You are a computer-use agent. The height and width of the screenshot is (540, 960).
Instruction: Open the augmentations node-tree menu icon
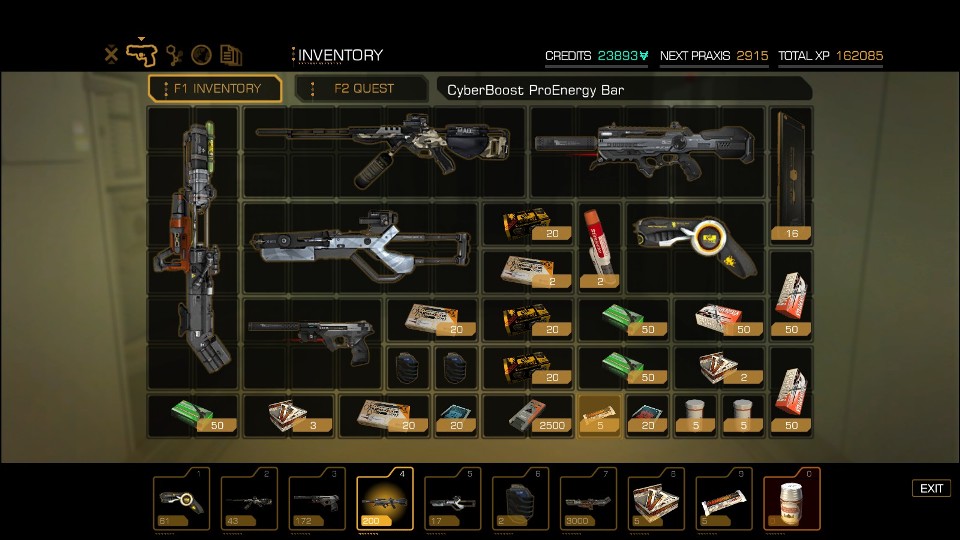175,55
